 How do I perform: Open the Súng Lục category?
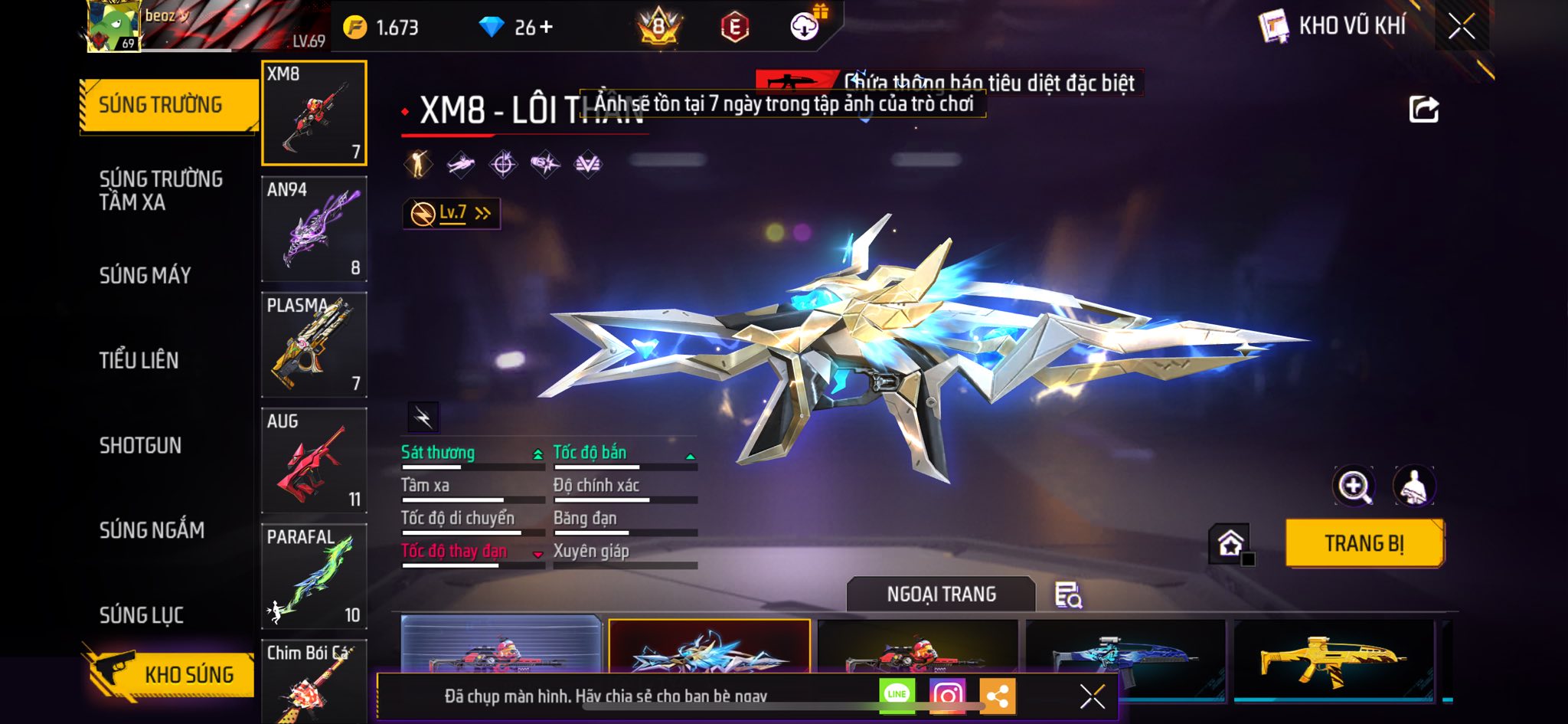142,614
